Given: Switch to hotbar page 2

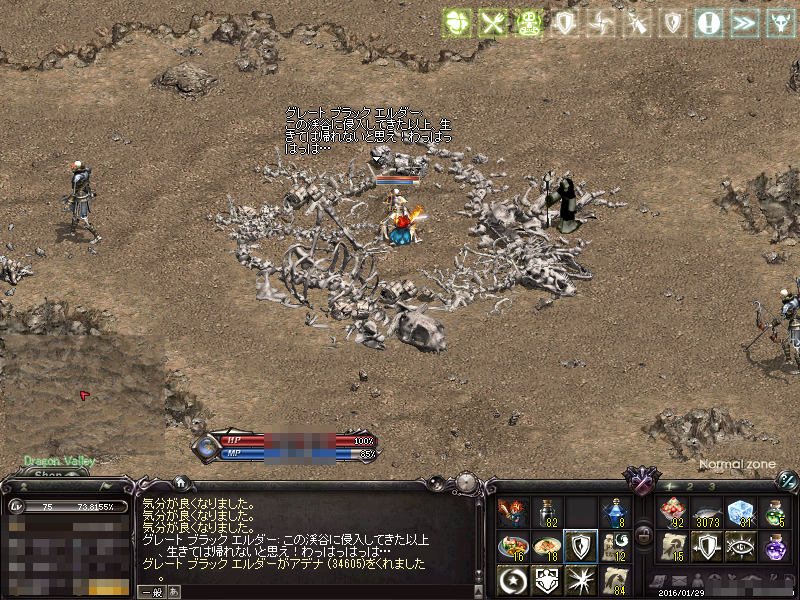Looking at the screenshot, I should click(x=690, y=486).
